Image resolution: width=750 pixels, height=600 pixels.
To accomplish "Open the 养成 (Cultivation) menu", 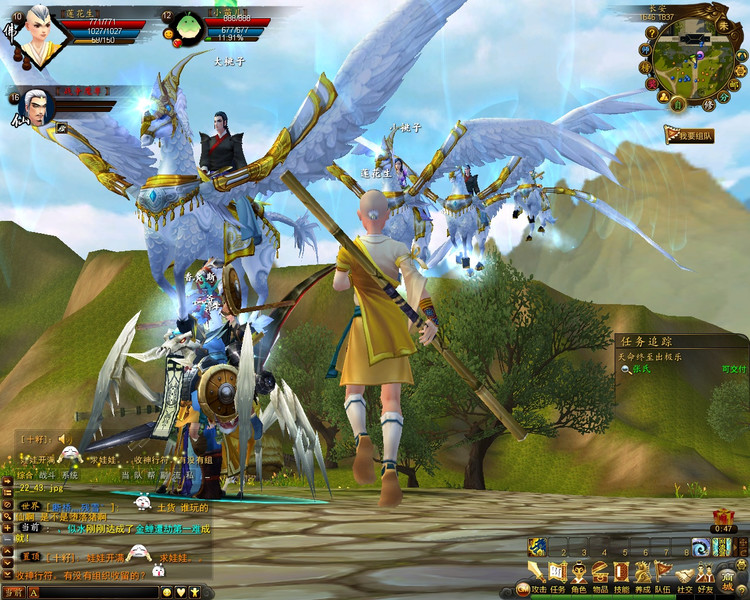I will [642, 573].
